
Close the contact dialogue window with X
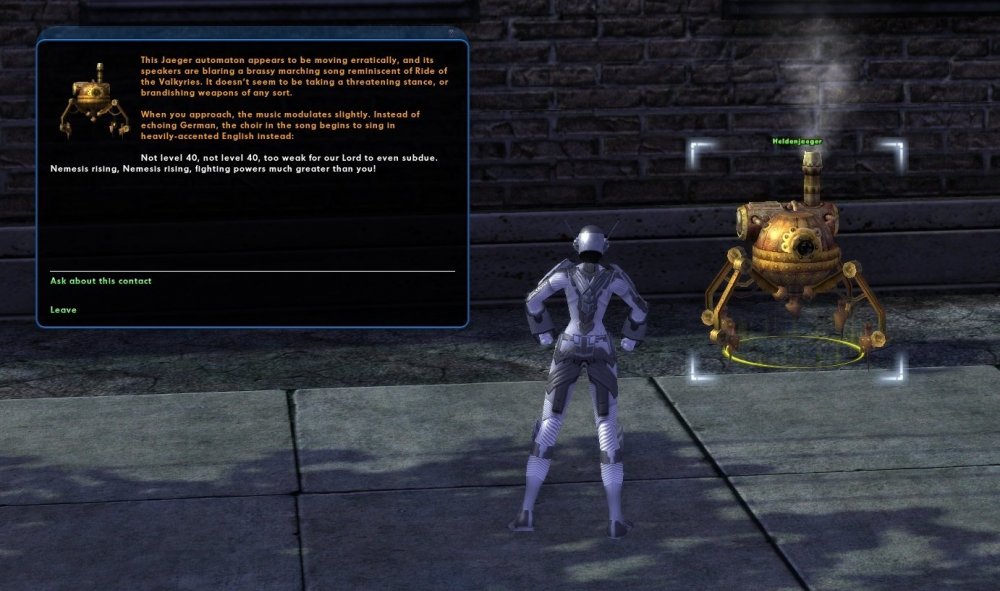[451, 33]
